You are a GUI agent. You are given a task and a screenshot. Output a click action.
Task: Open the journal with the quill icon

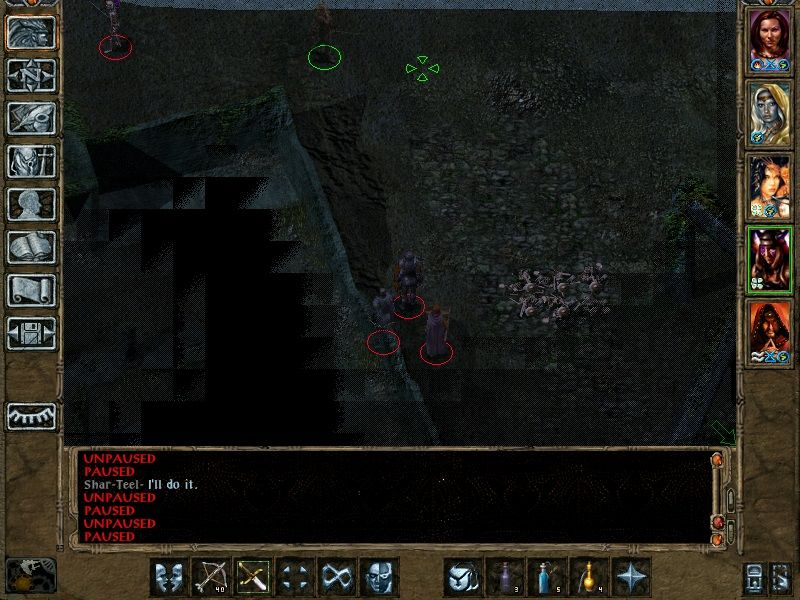coord(31,117)
